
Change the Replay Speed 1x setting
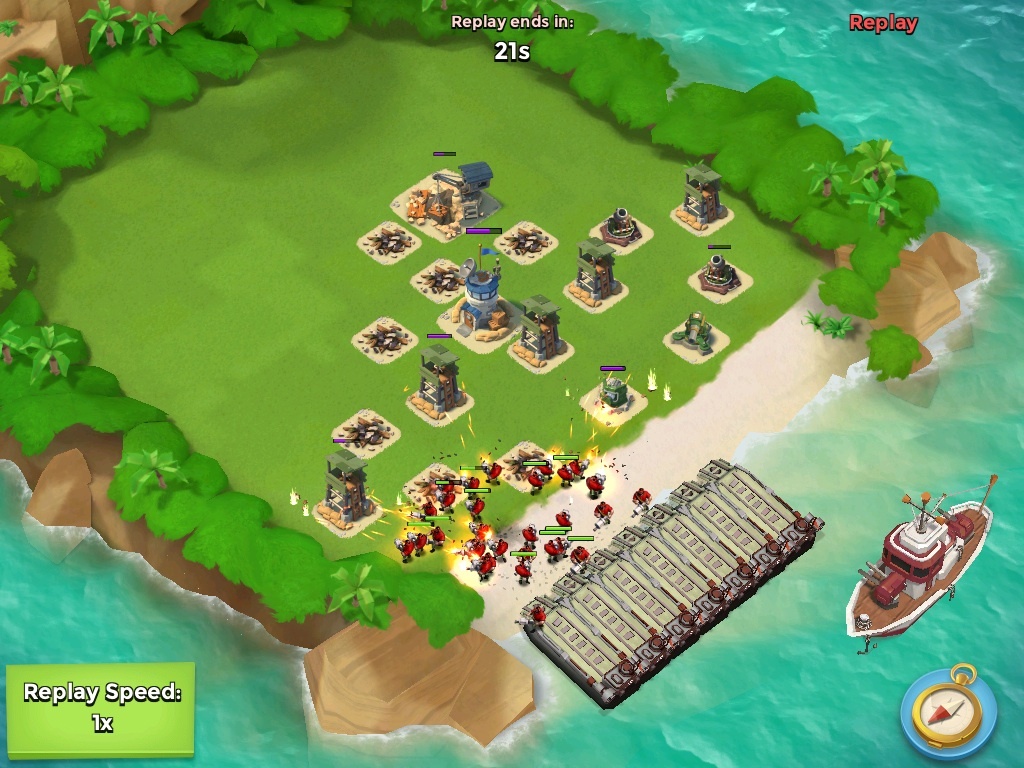(x=101, y=708)
